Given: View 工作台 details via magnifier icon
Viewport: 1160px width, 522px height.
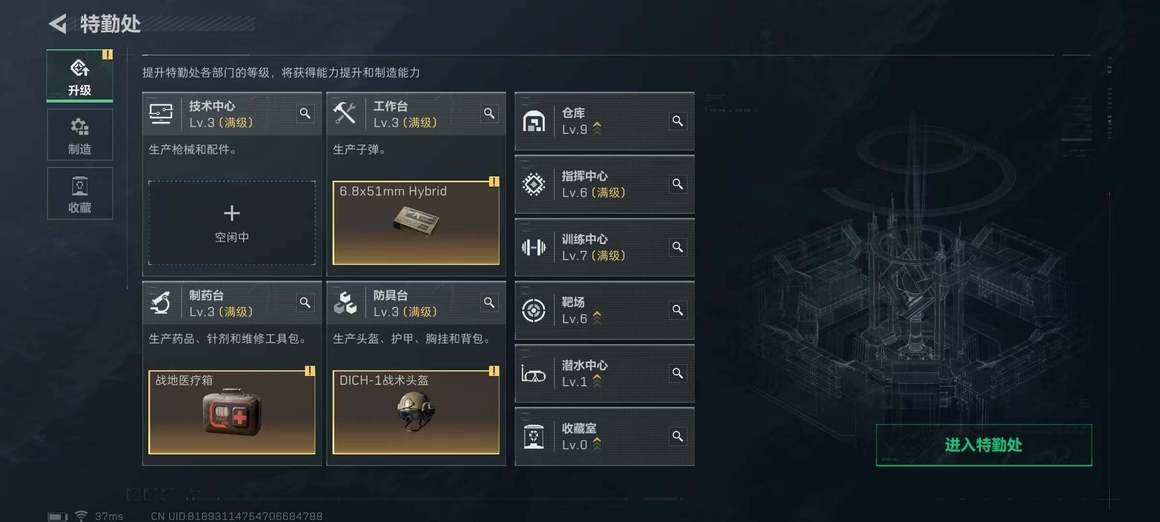Looking at the screenshot, I should [489, 114].
